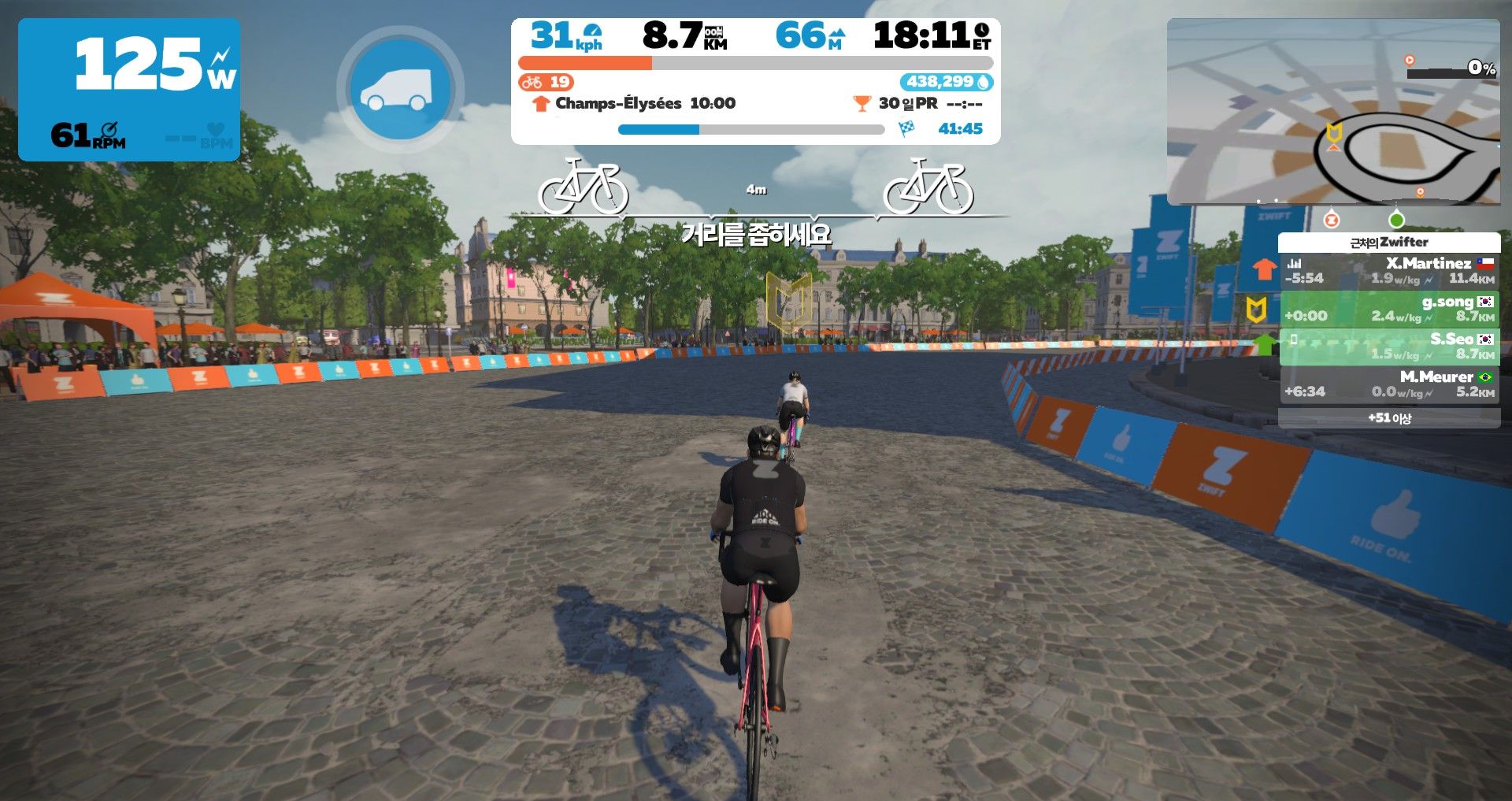Select X.Martinez in the nearby riders list
This screenshot has width=1512, height=801.
(x=1389, y=270)
